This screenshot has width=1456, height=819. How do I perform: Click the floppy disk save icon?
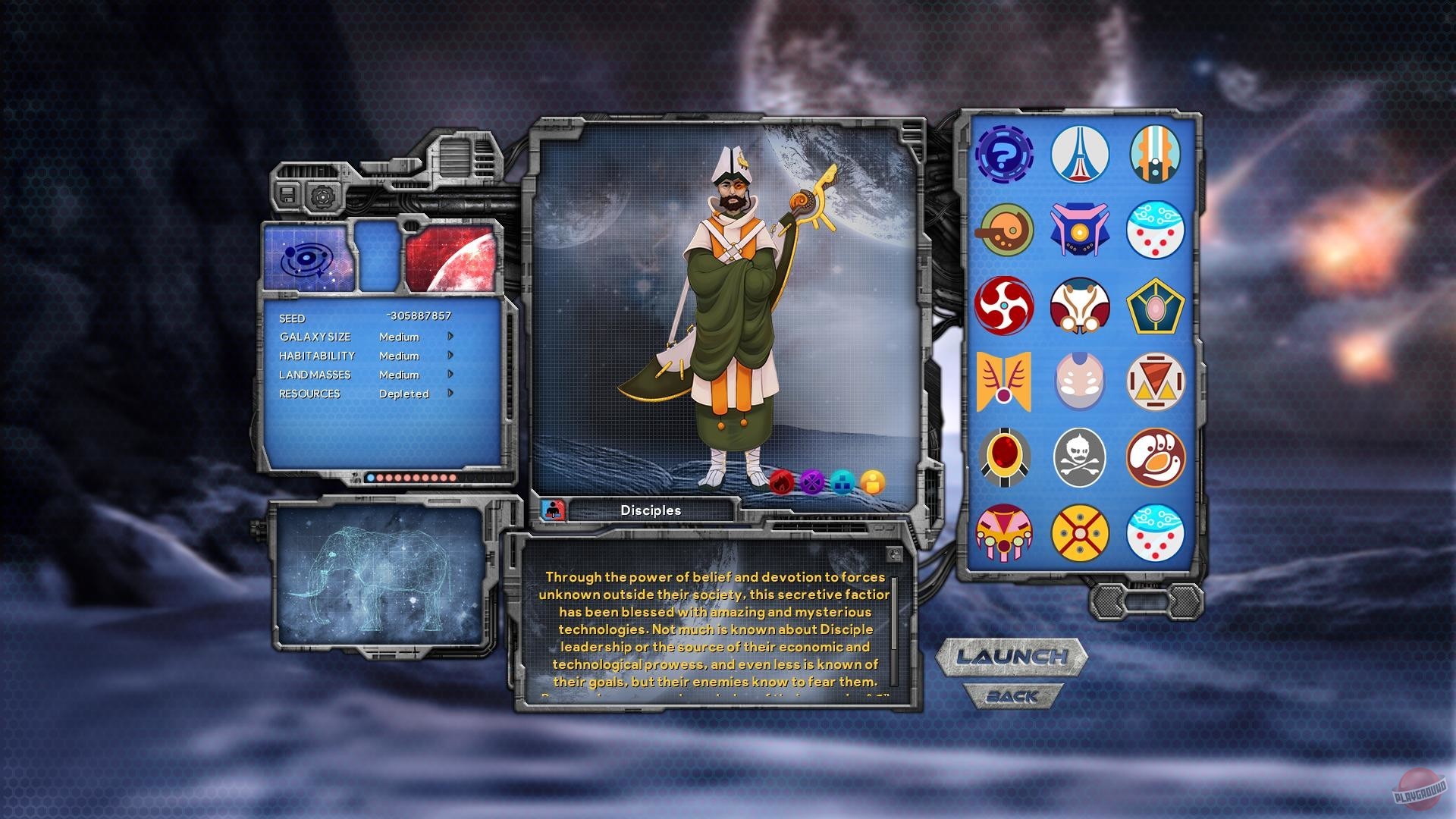click(288, 196)
